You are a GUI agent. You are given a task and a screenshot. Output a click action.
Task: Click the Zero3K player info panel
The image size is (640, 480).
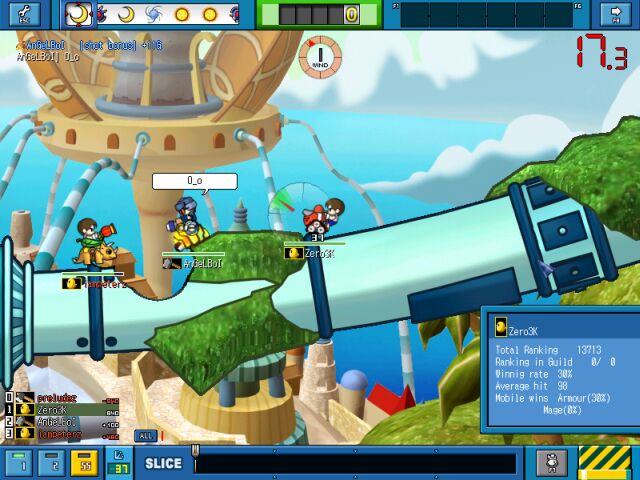pos(560,368)
